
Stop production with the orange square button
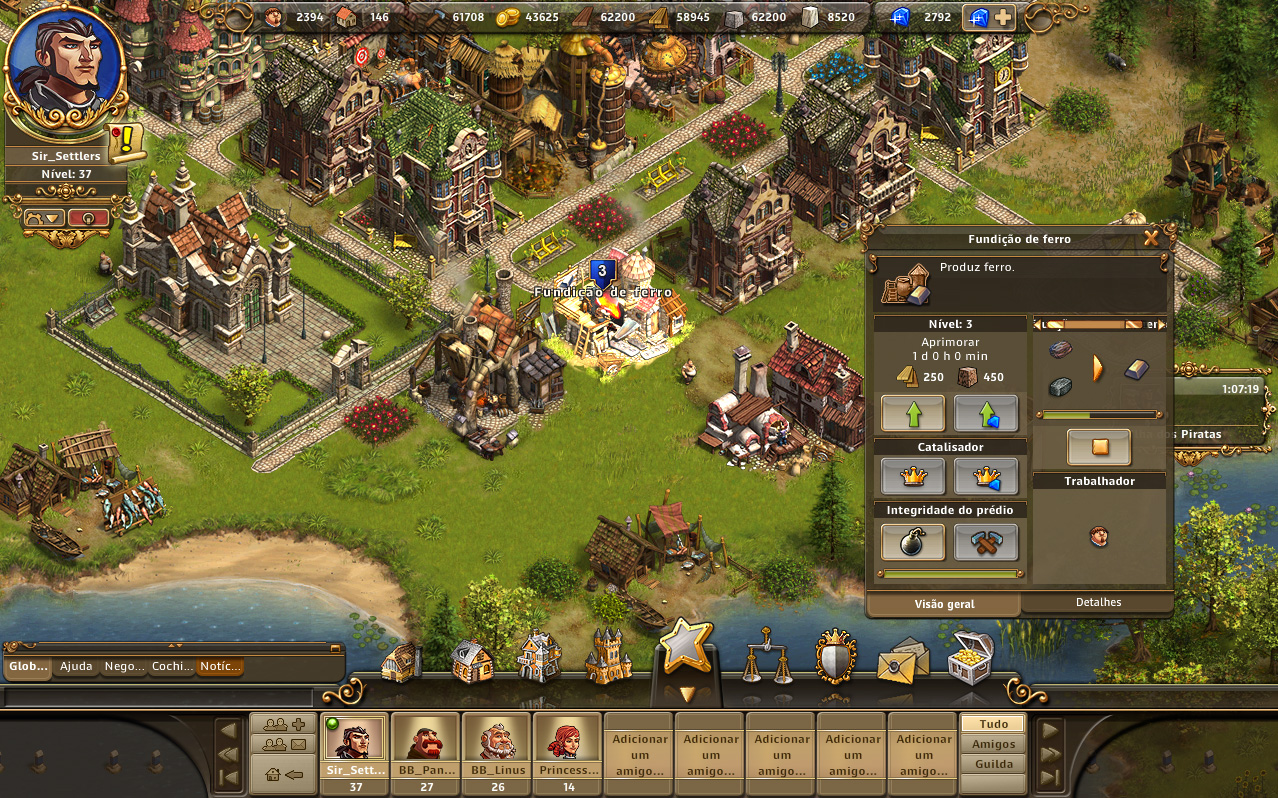point(1099,447)
